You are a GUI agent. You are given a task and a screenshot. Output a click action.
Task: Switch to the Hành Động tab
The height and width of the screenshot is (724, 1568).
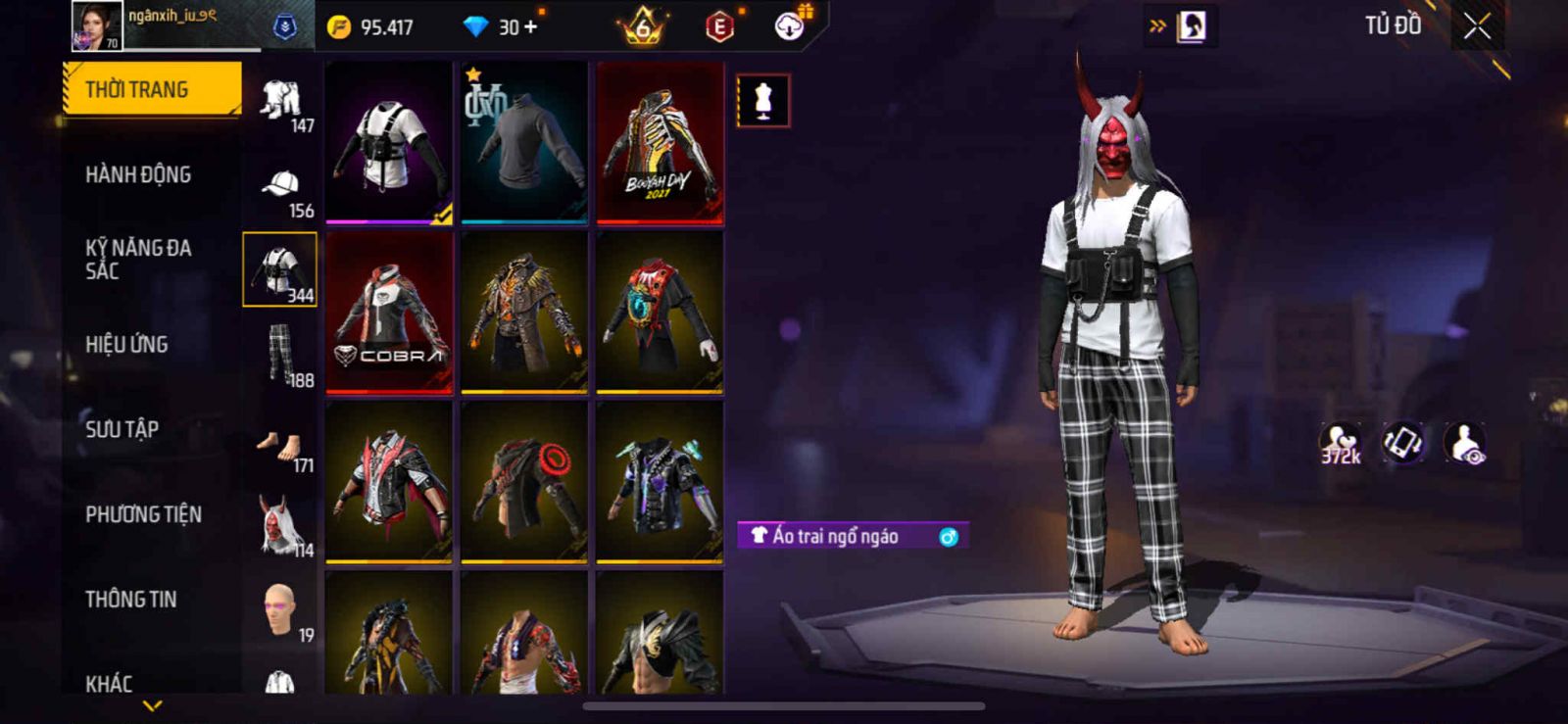pos(138,174)
